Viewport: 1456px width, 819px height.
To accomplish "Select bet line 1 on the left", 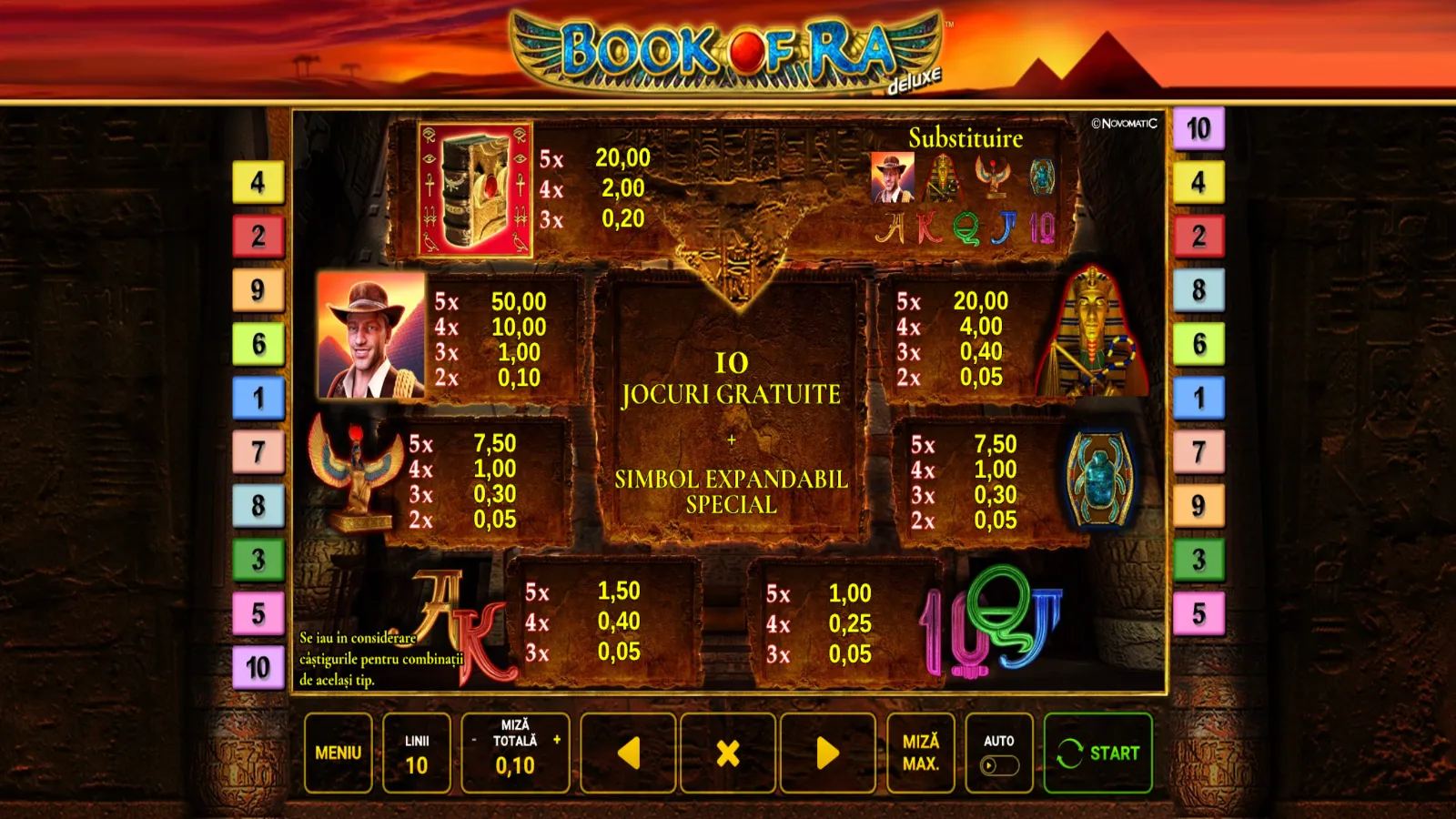I will click(258, 396).
